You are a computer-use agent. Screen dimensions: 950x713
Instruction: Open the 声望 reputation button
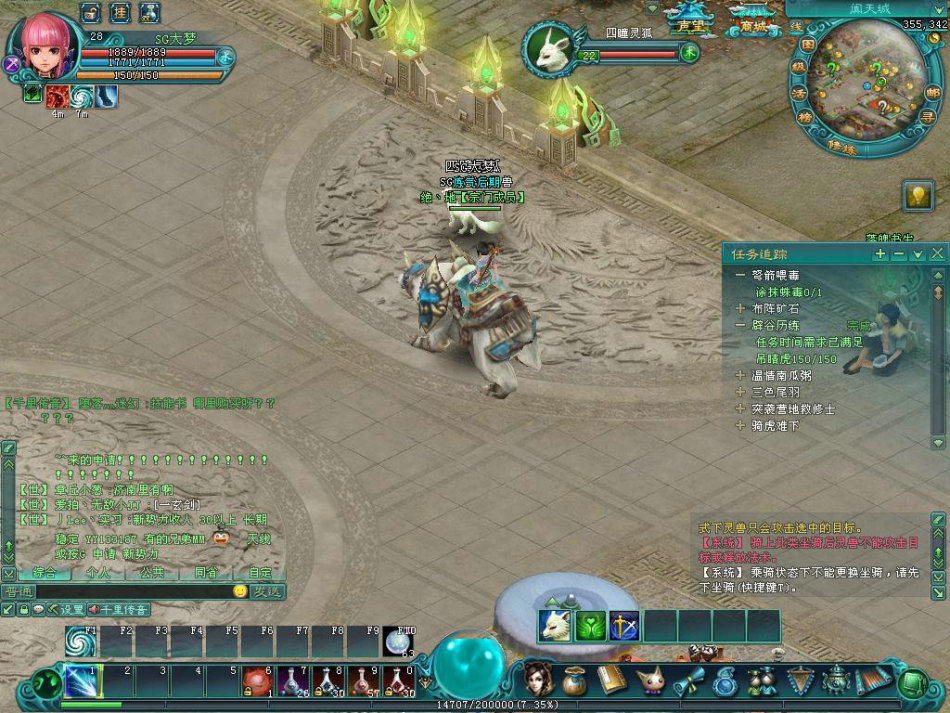click(691, 25)
